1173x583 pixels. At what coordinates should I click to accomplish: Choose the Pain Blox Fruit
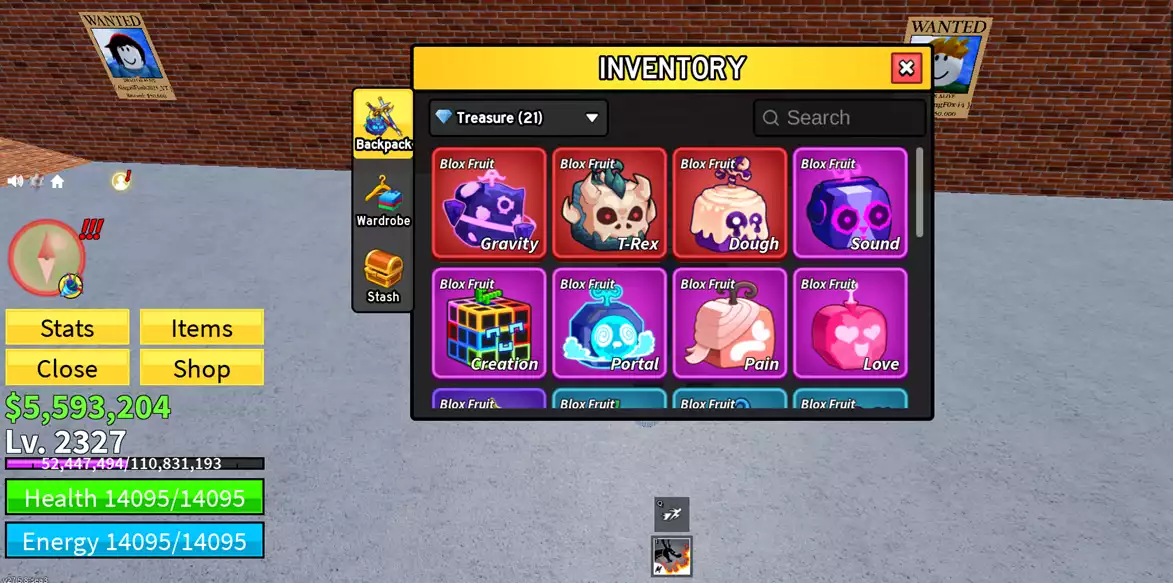729,323
